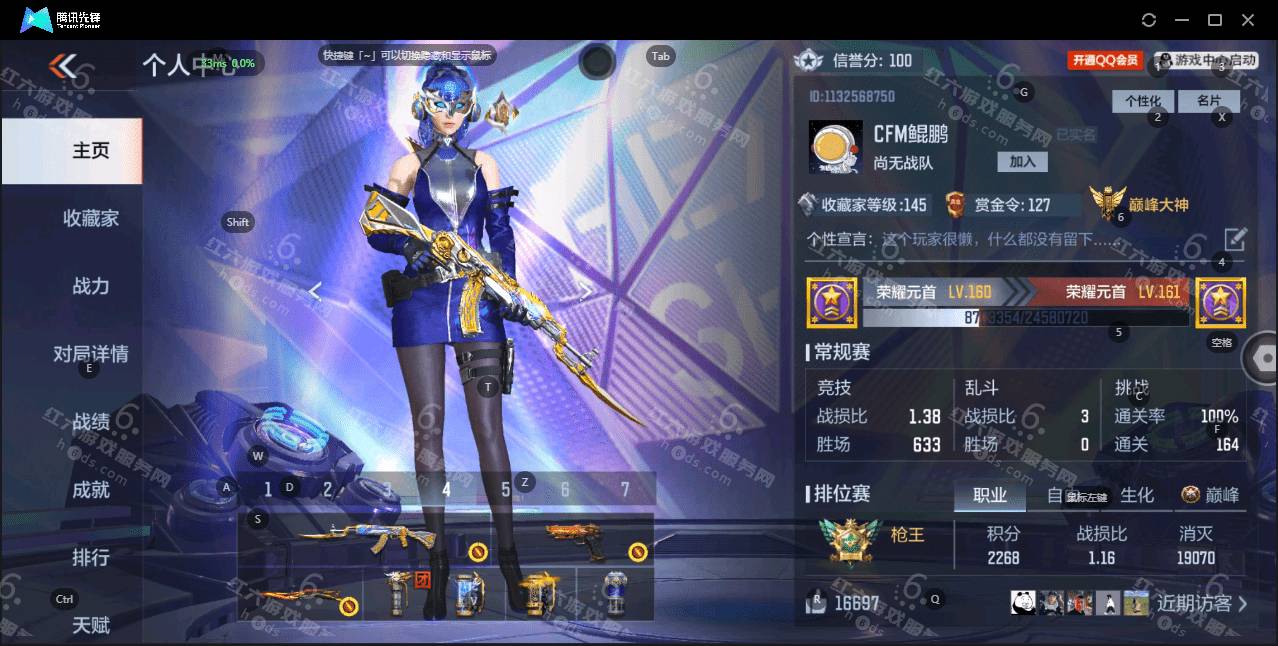Image resolution: width=1278 pixels, height=646 pixels.
Task: Click the 个性化 personalization button
Action: [1143, 101]
